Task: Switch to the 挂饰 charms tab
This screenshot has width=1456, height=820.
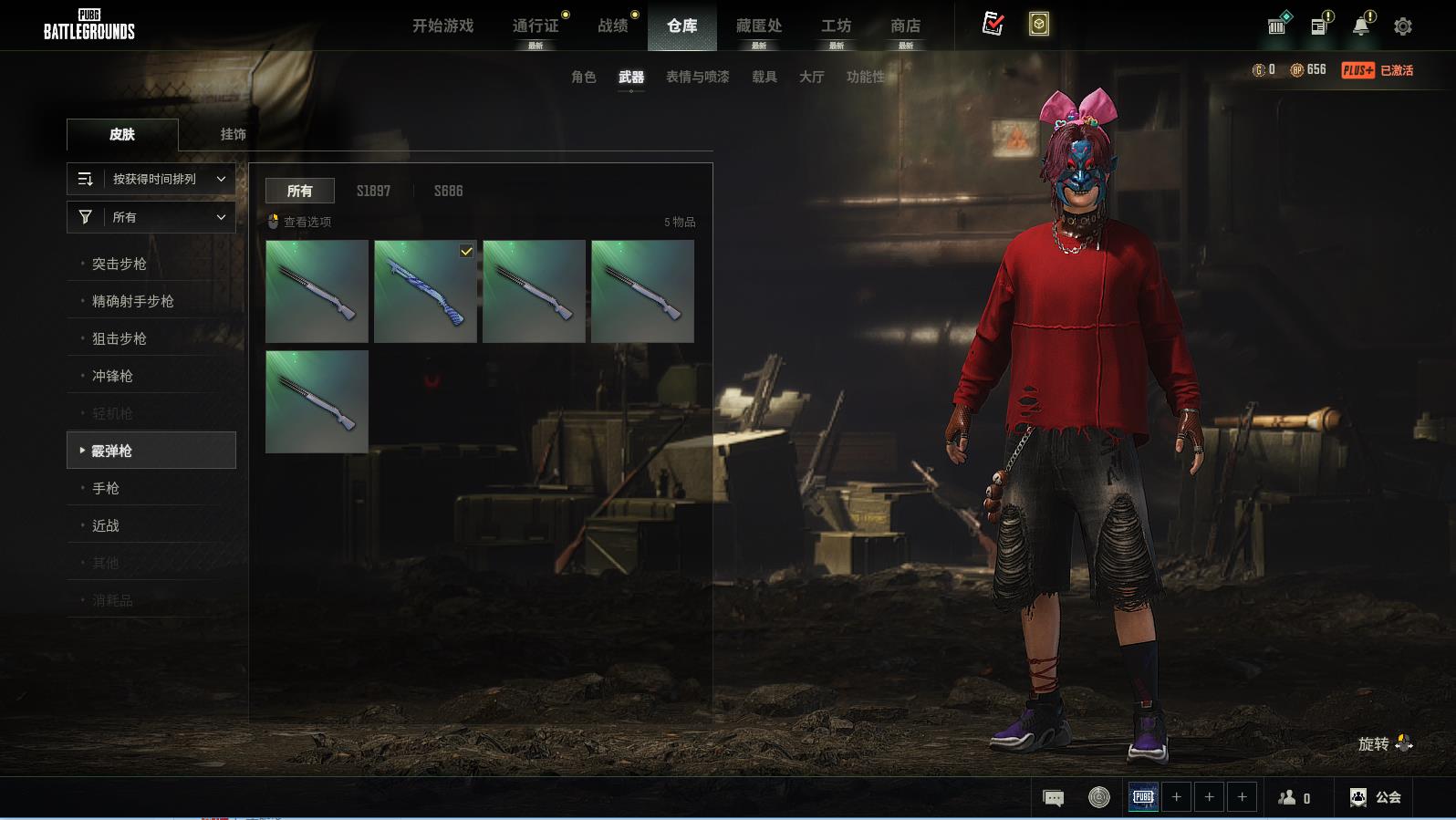Action: click(233, 134)
